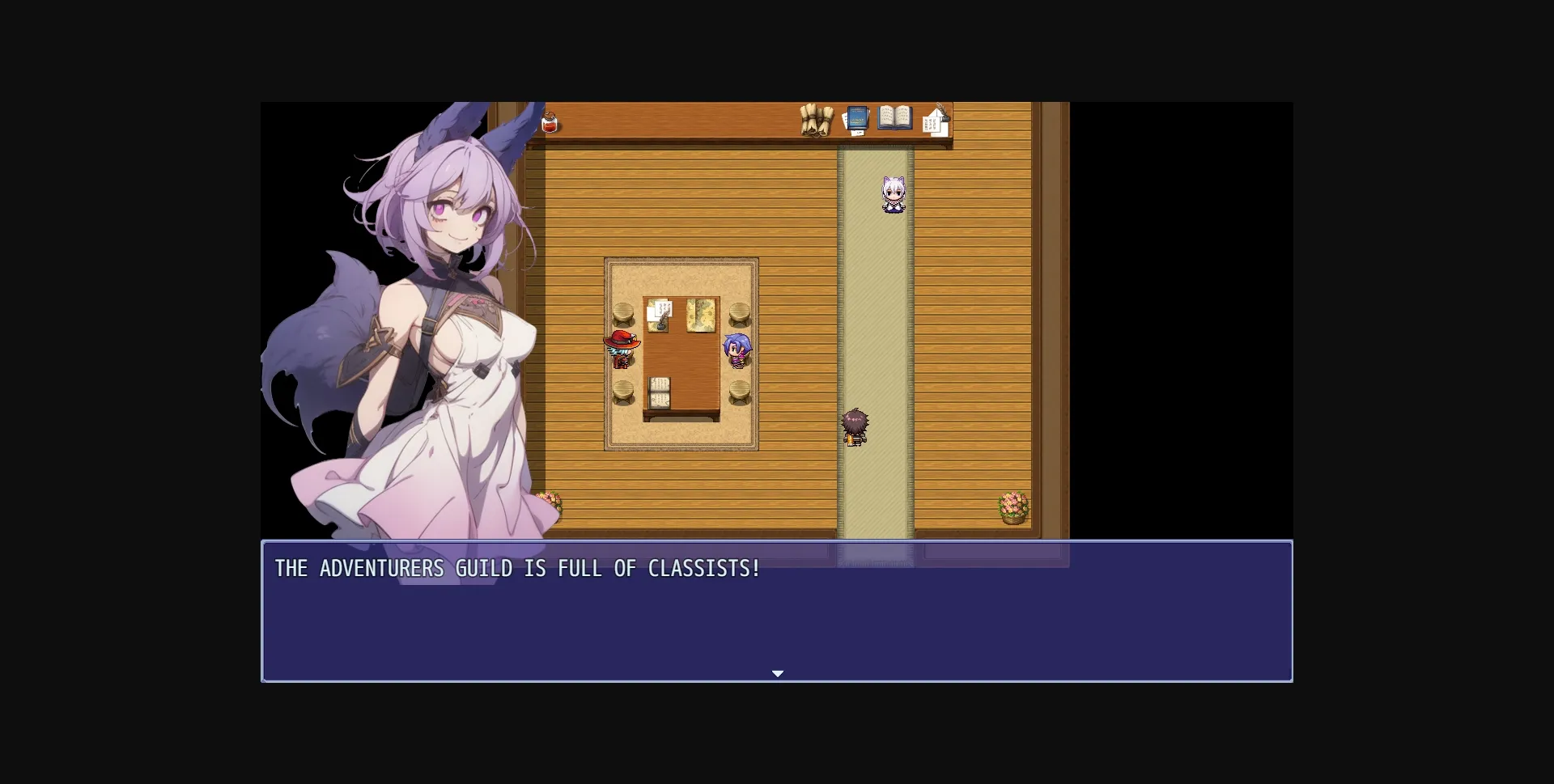Select the bundle of scrolls on the counter
The width and height of the screenshot is (1554, 784).
[815, 121]
